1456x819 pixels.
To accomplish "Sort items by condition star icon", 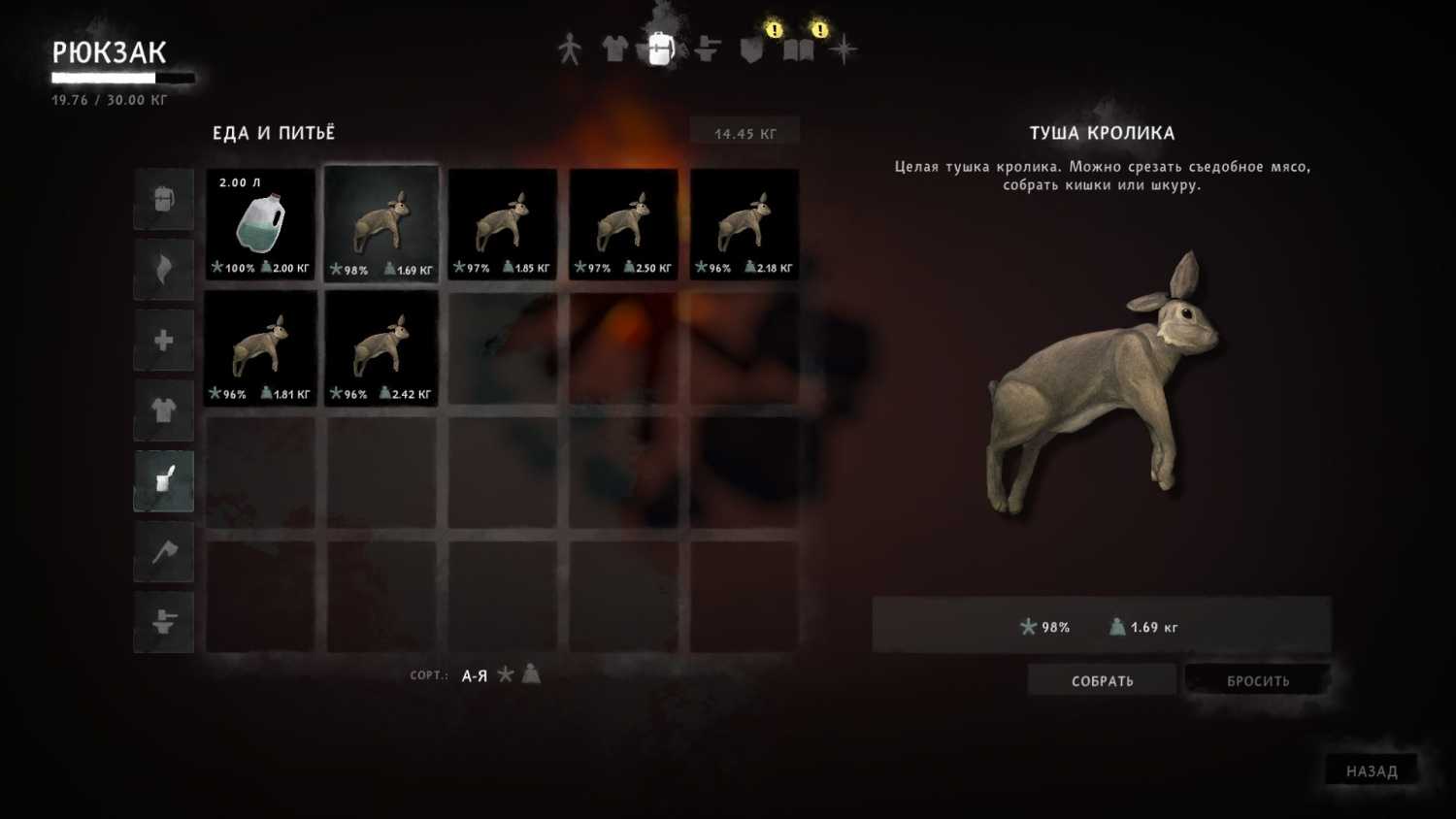I will 506,674.
